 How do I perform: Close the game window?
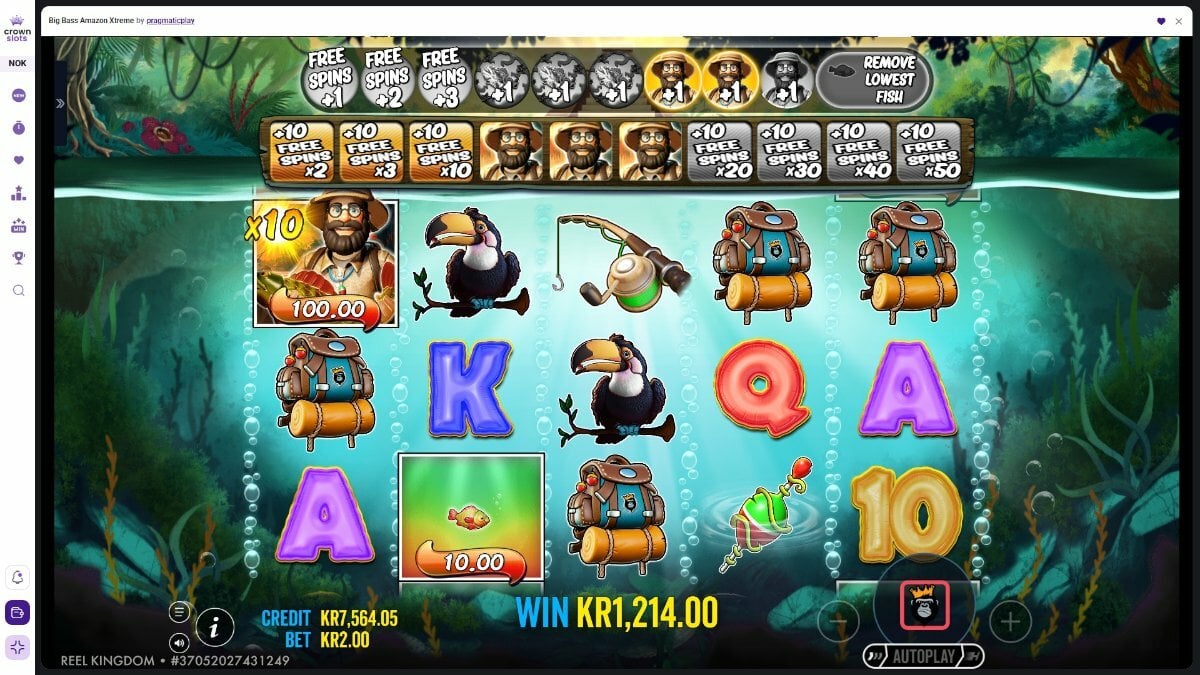[x=1180, y=21]
